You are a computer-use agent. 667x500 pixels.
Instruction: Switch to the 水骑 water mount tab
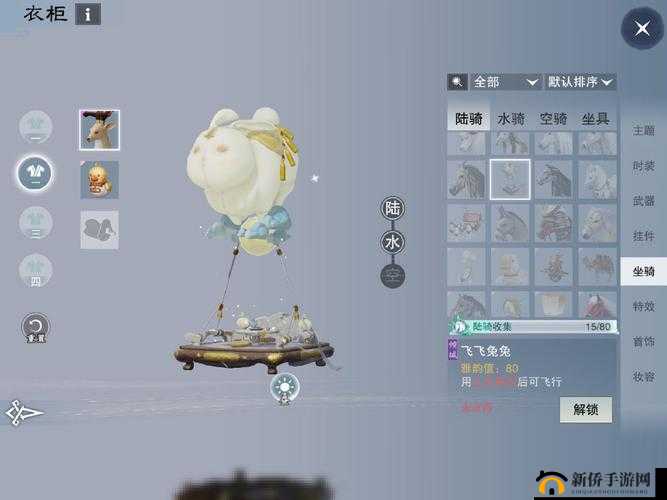tap(511, 118)
